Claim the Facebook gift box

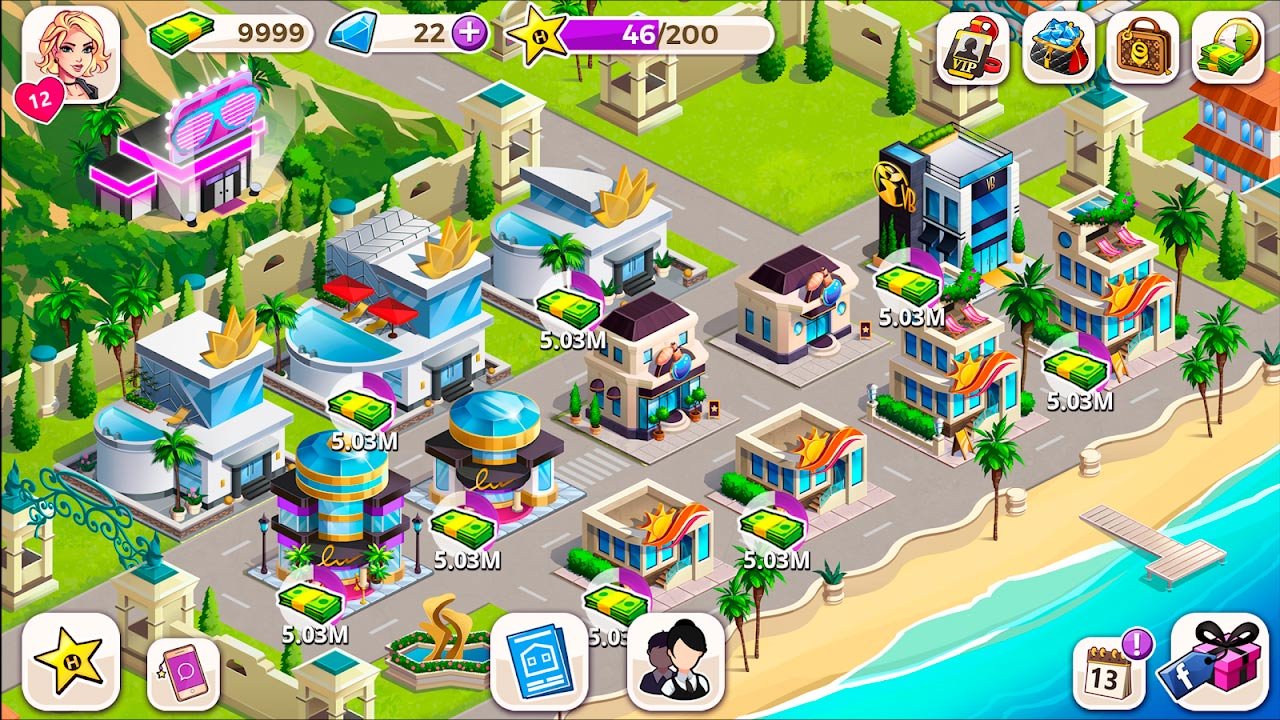[x=1219, y=662]
